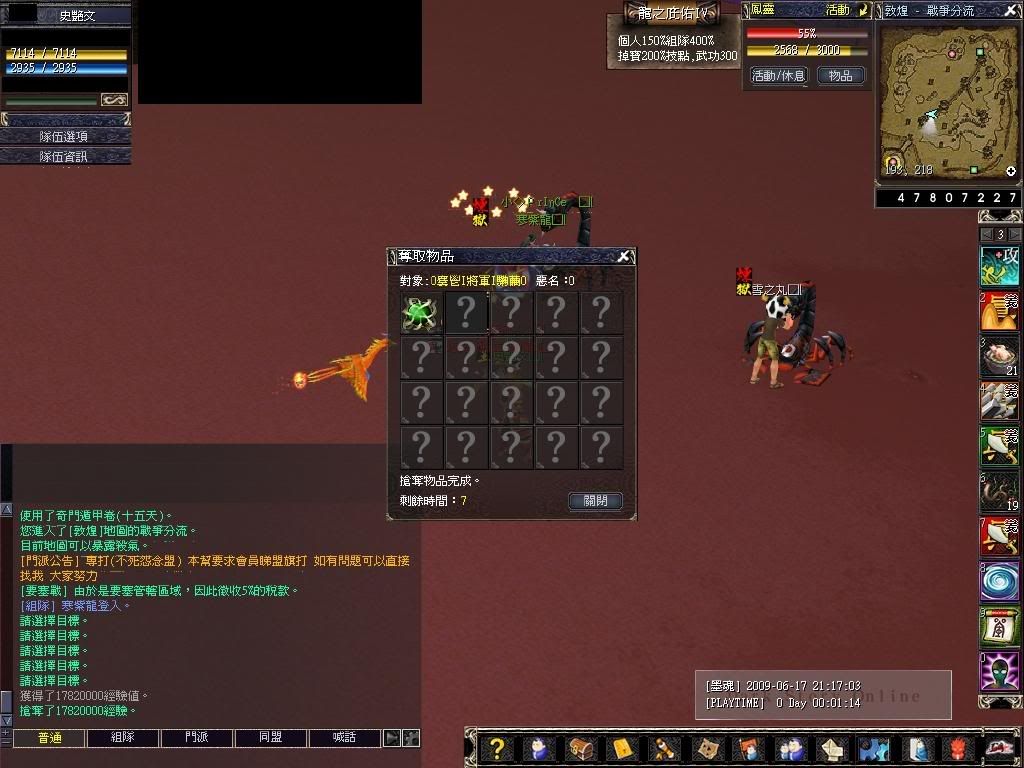
Task: Open the 隊伍資訊 team info
Action: coord(65,156)
